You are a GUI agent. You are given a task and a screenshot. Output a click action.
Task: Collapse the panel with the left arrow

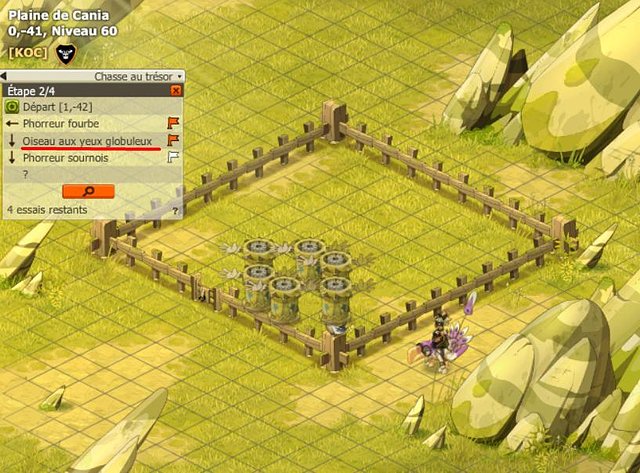pyautogui.click(x=4, y=76)
